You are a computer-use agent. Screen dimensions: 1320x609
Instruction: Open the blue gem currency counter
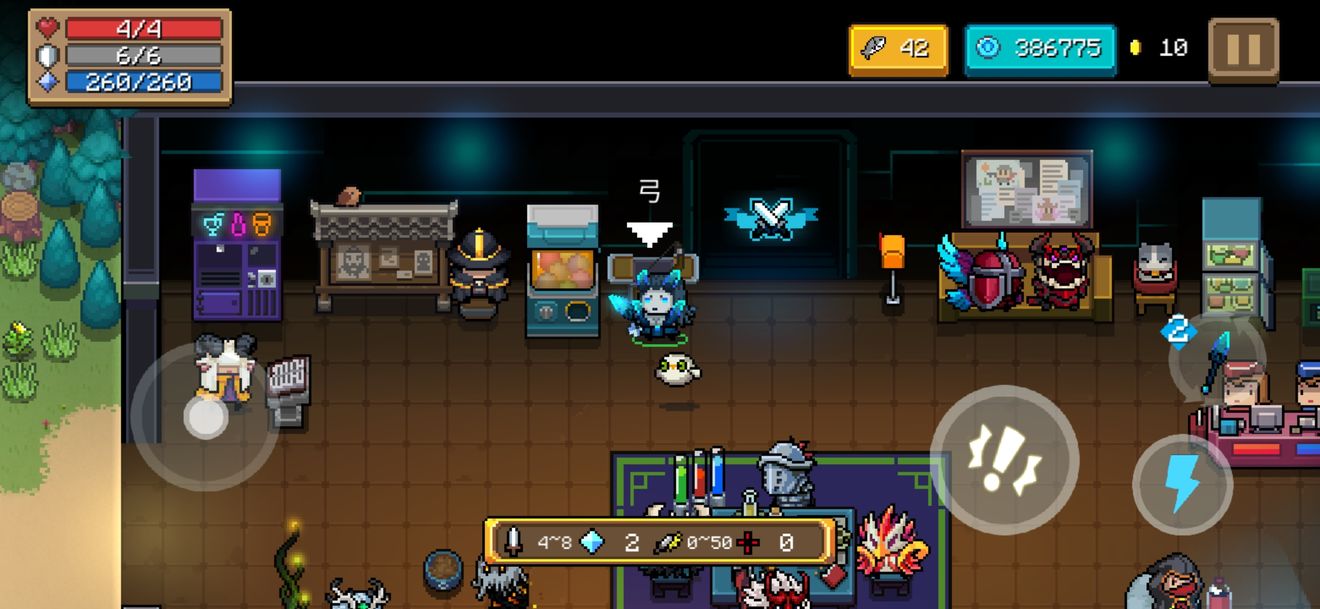point(1040,49)
